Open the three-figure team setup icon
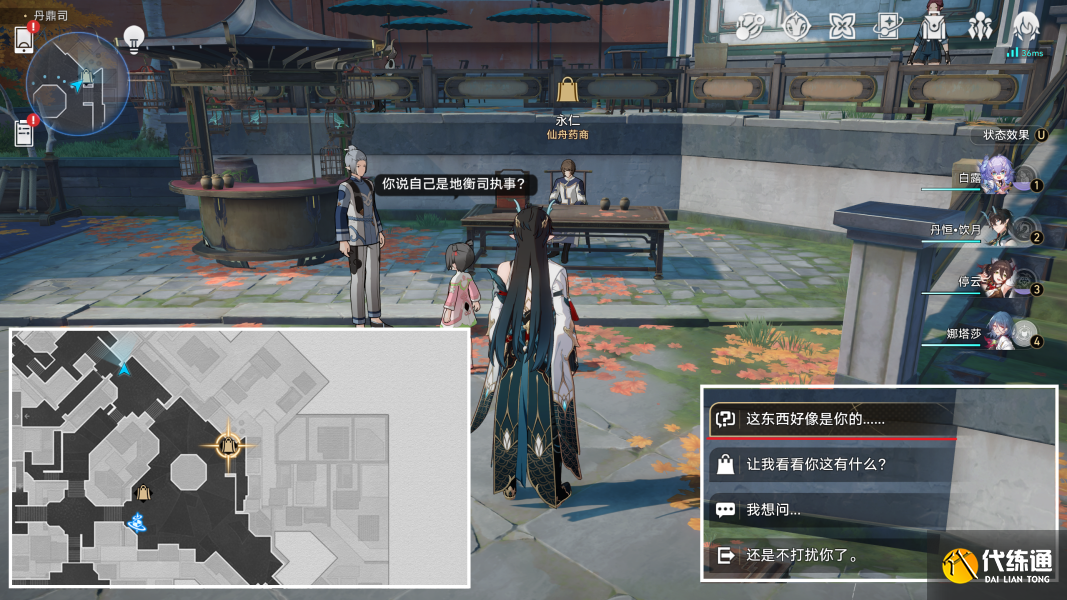Viewport: 1067px width, 600px height. point(980,27)
